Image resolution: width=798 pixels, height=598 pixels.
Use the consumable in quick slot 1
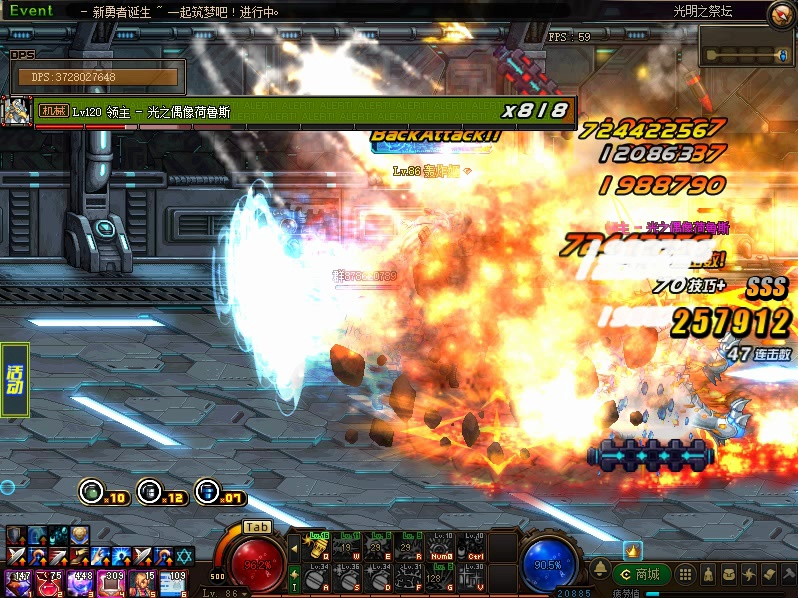[x=18, y=581]
